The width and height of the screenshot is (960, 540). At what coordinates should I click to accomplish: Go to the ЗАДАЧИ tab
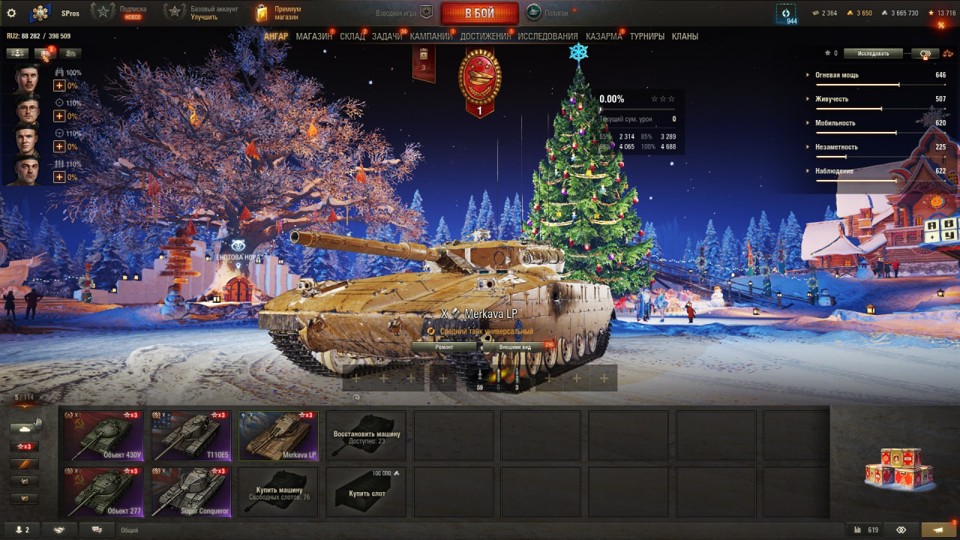(387, 36)
